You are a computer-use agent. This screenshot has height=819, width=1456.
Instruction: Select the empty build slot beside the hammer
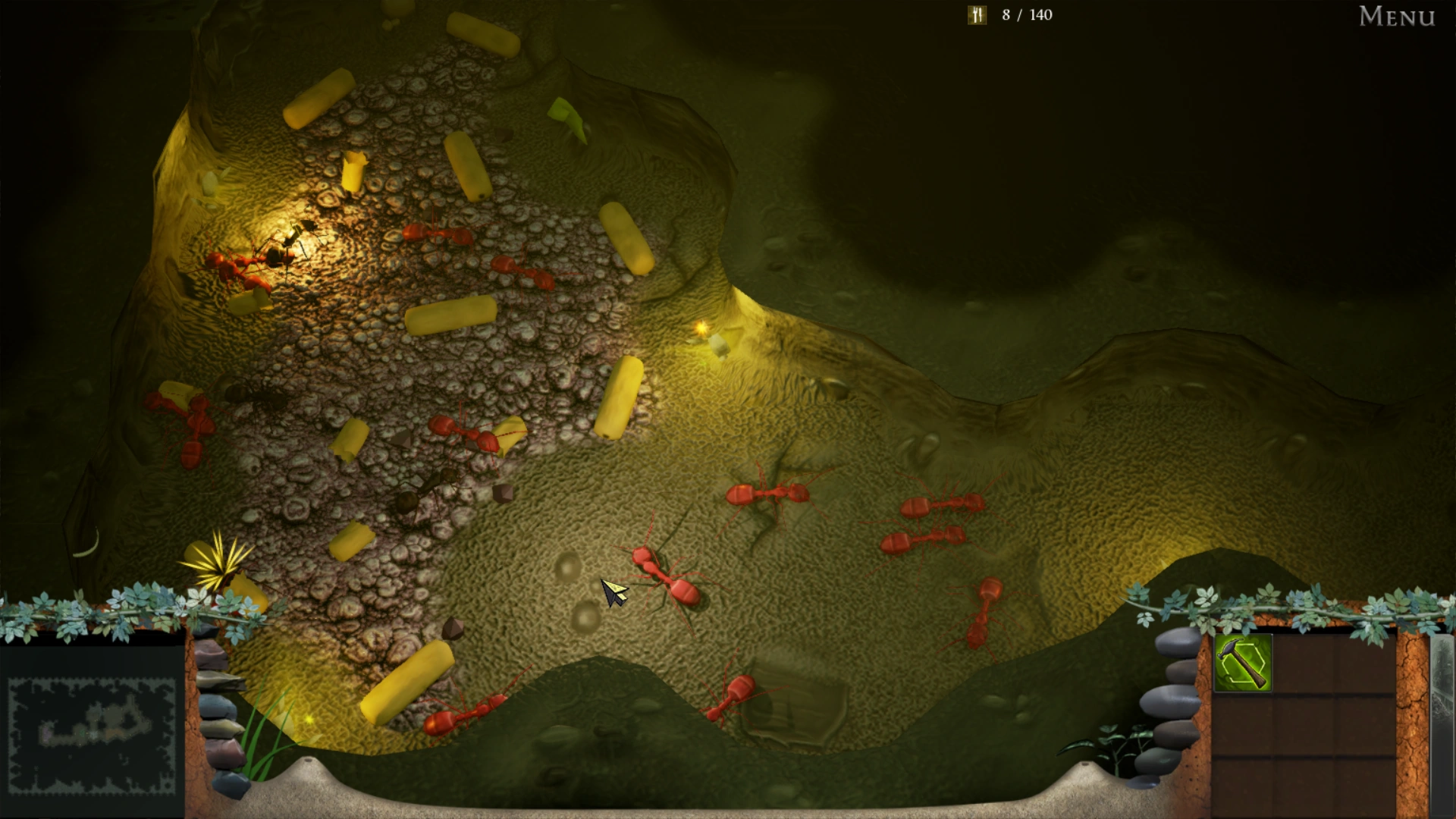coord(1304,663)
